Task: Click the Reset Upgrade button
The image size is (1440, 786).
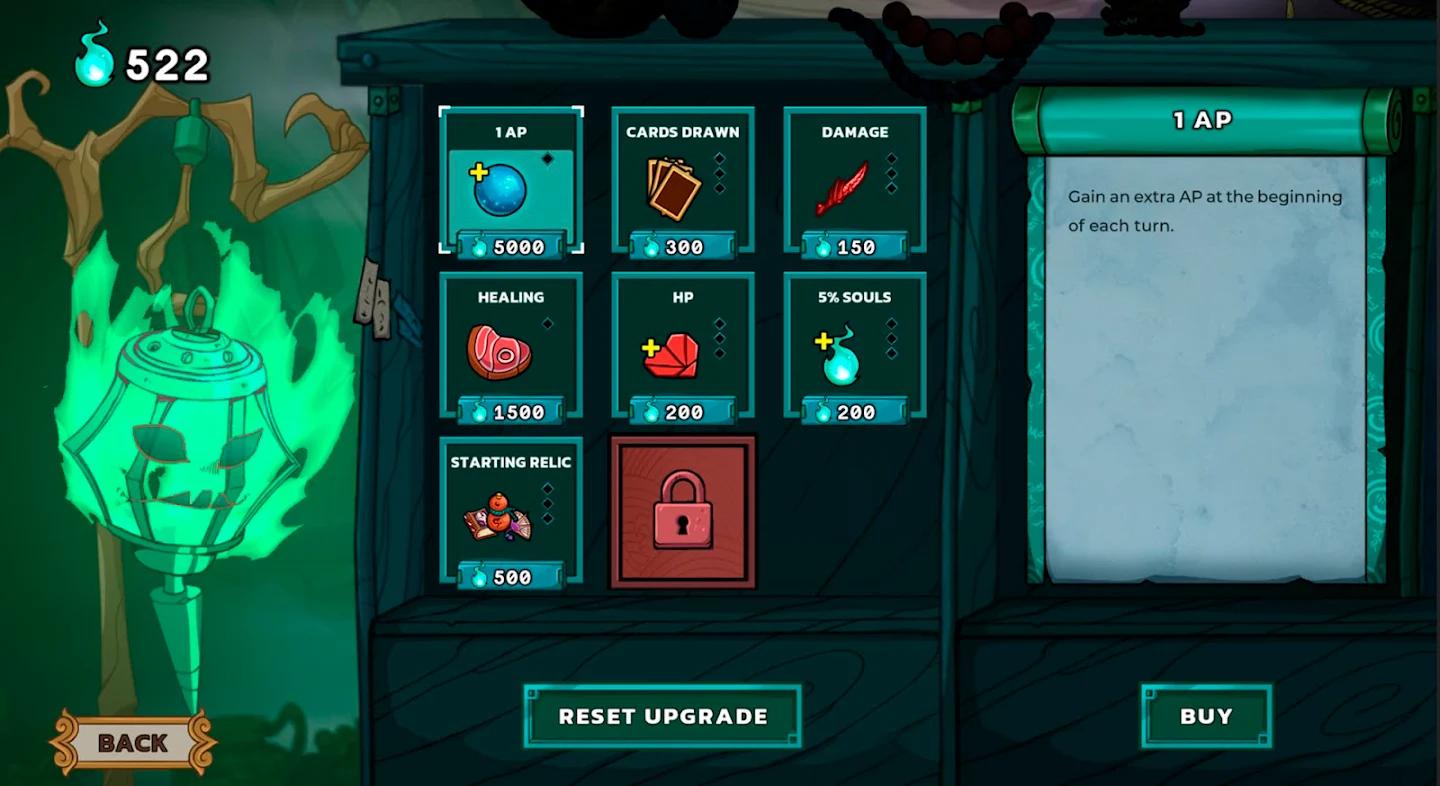Action: click(x=663, y=716)
